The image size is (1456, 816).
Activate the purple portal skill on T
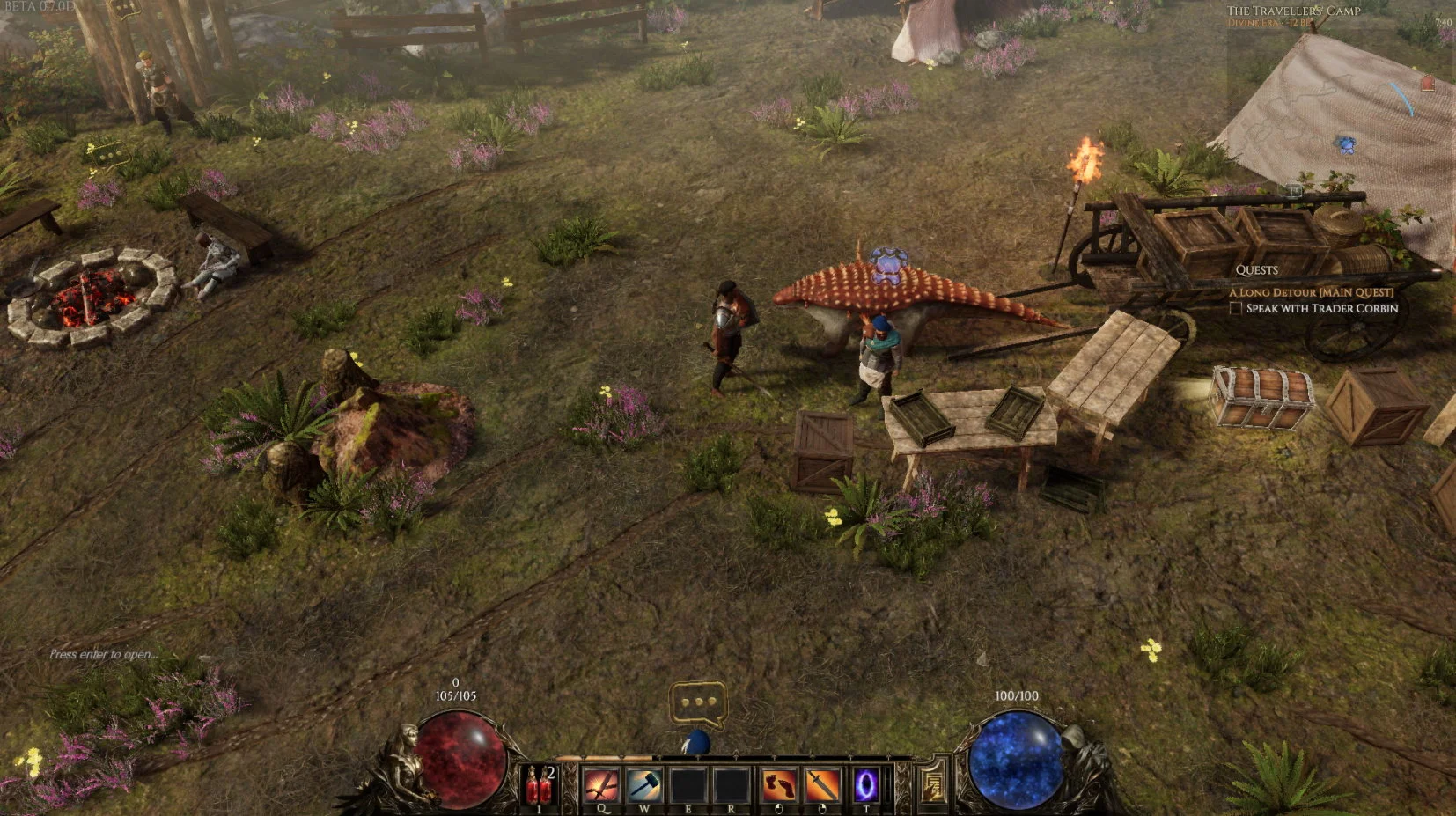coord(865,784)
